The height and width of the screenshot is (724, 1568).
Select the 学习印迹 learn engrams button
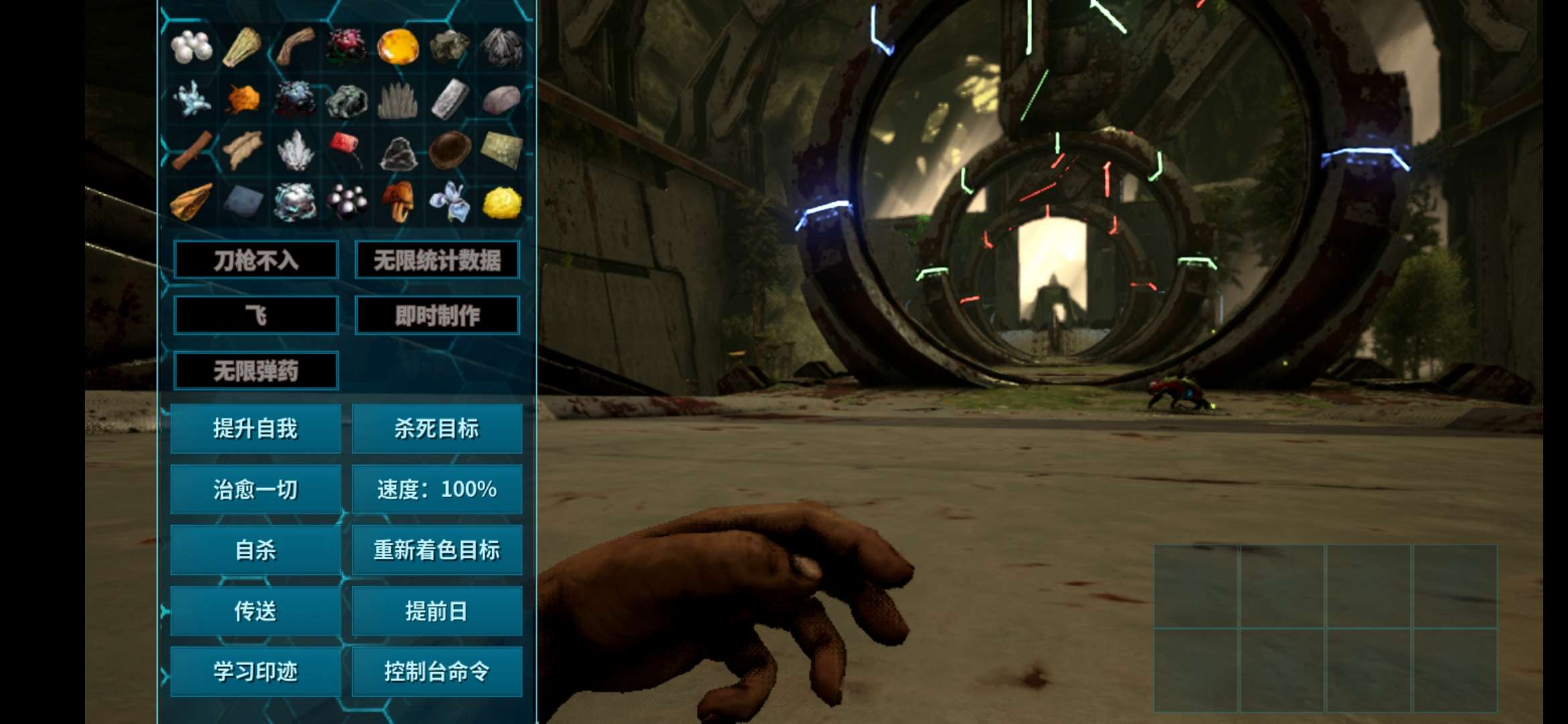[255, 671]
